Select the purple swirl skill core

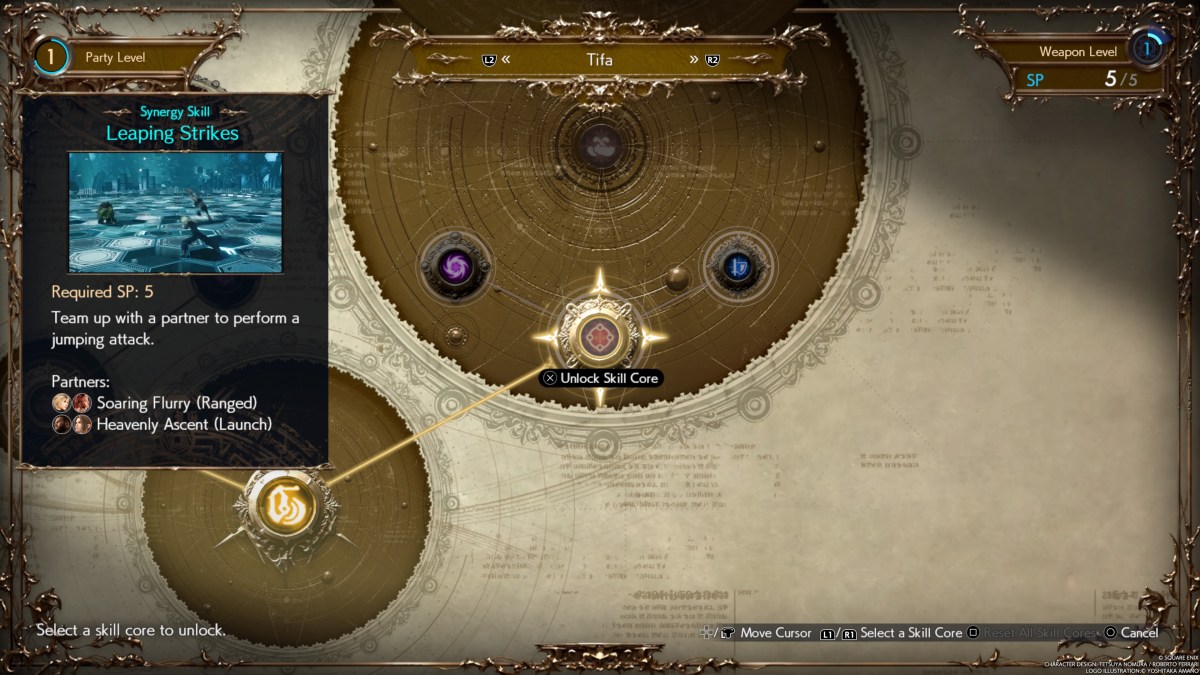point(454,266)
